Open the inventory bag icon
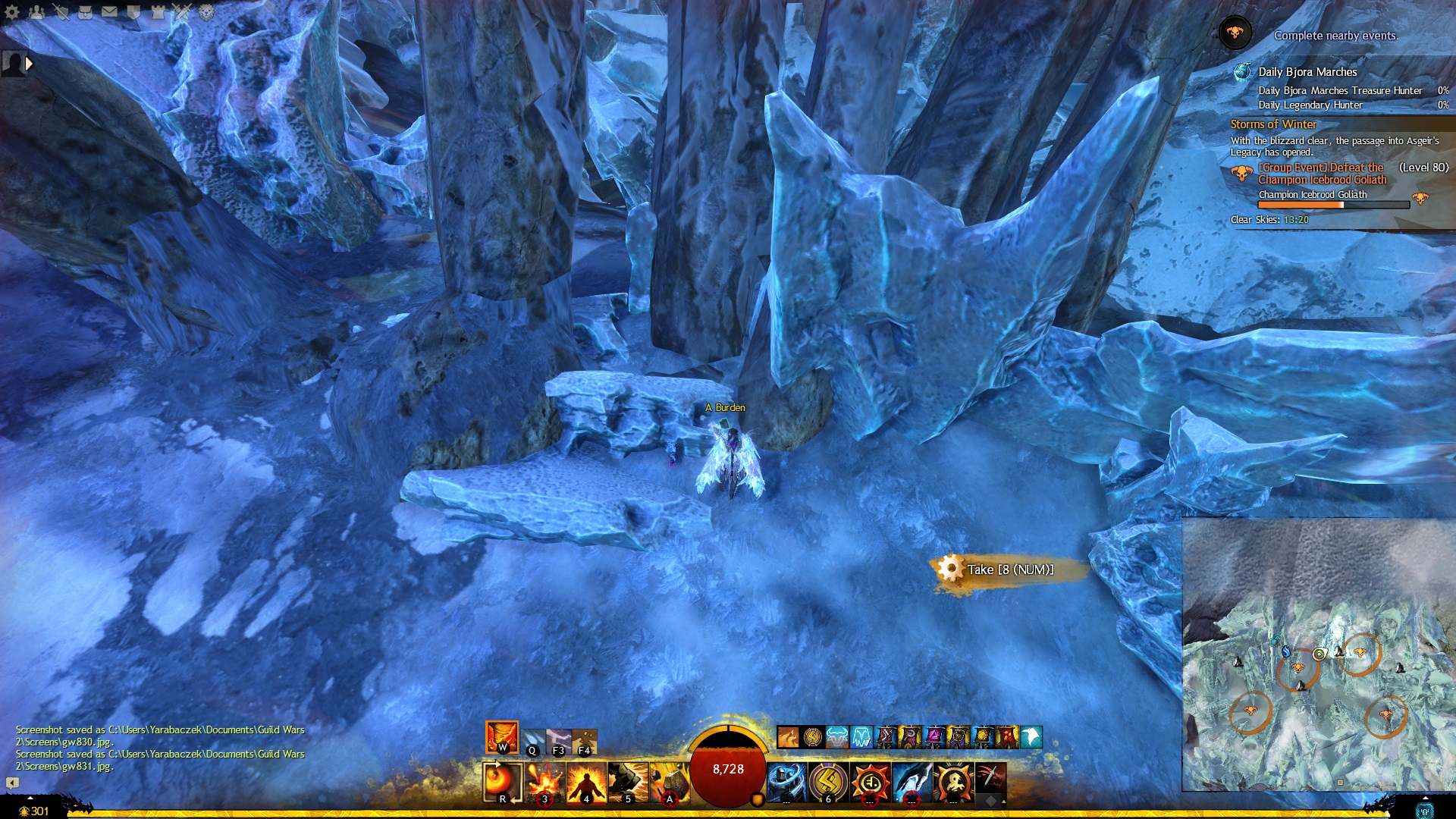 coord(85,11)
